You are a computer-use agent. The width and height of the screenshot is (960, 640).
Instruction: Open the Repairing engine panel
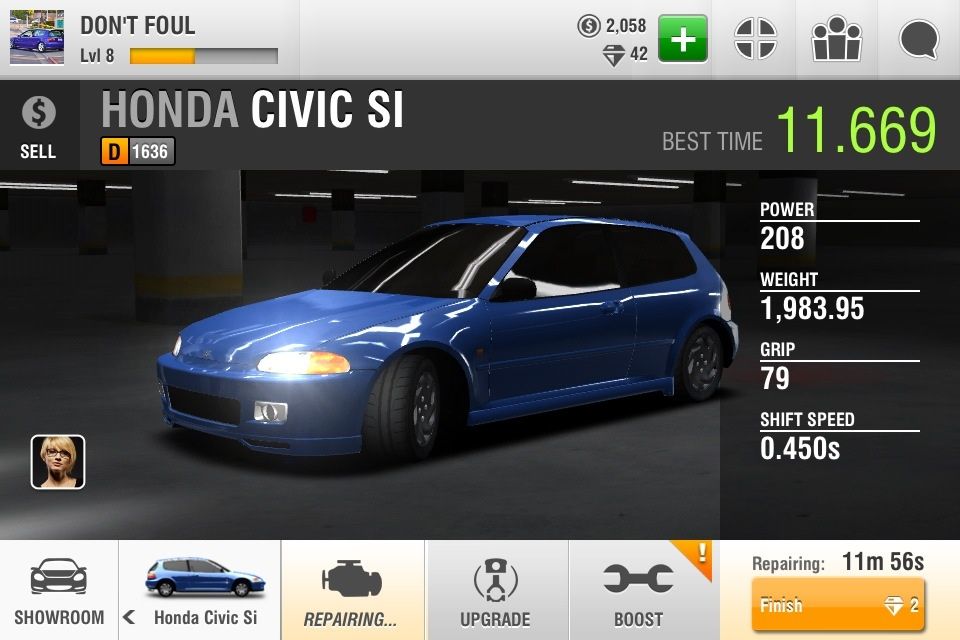[x=352, y=590]
